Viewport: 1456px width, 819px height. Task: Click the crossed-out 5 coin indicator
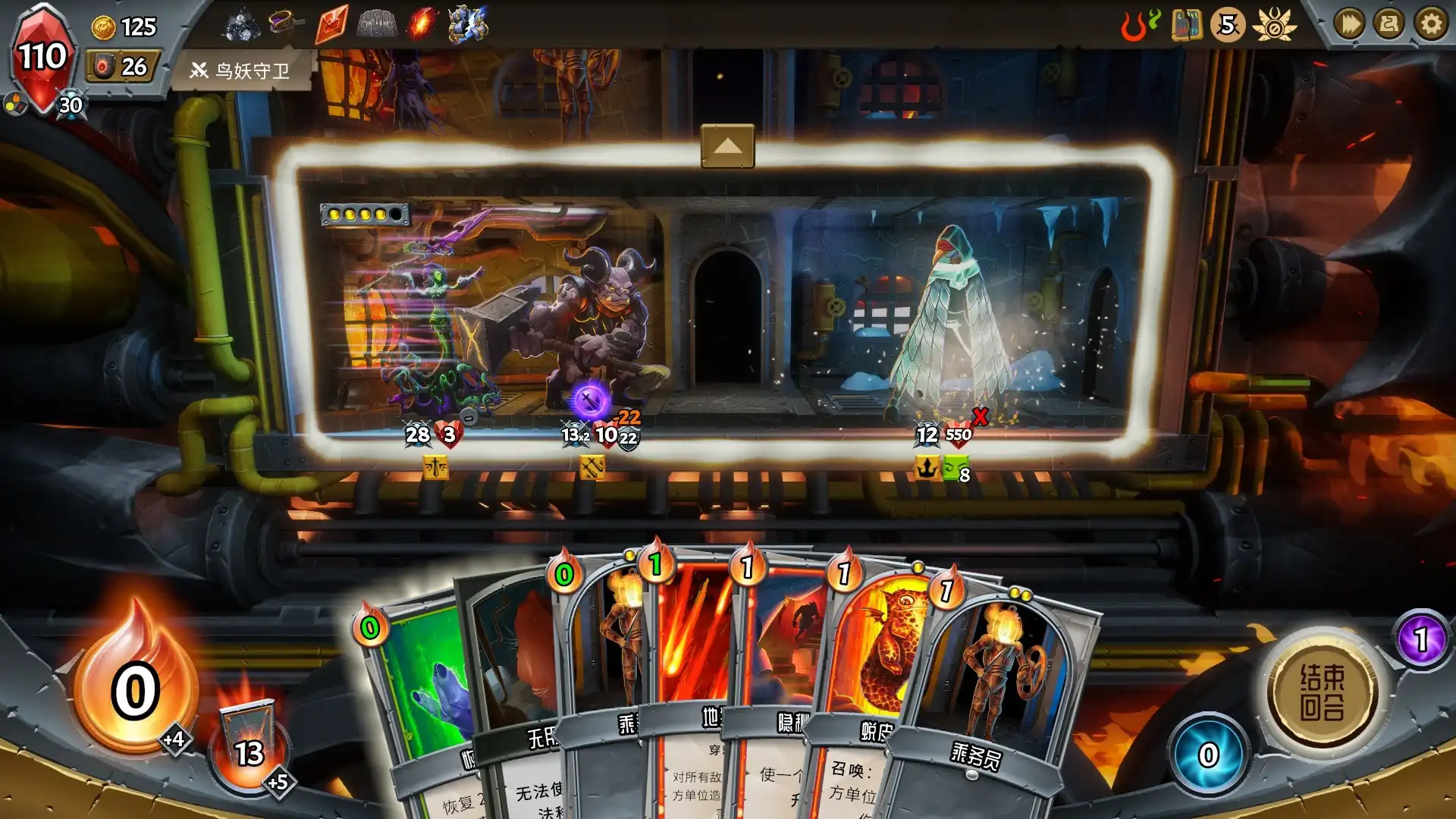point(1227,25)
